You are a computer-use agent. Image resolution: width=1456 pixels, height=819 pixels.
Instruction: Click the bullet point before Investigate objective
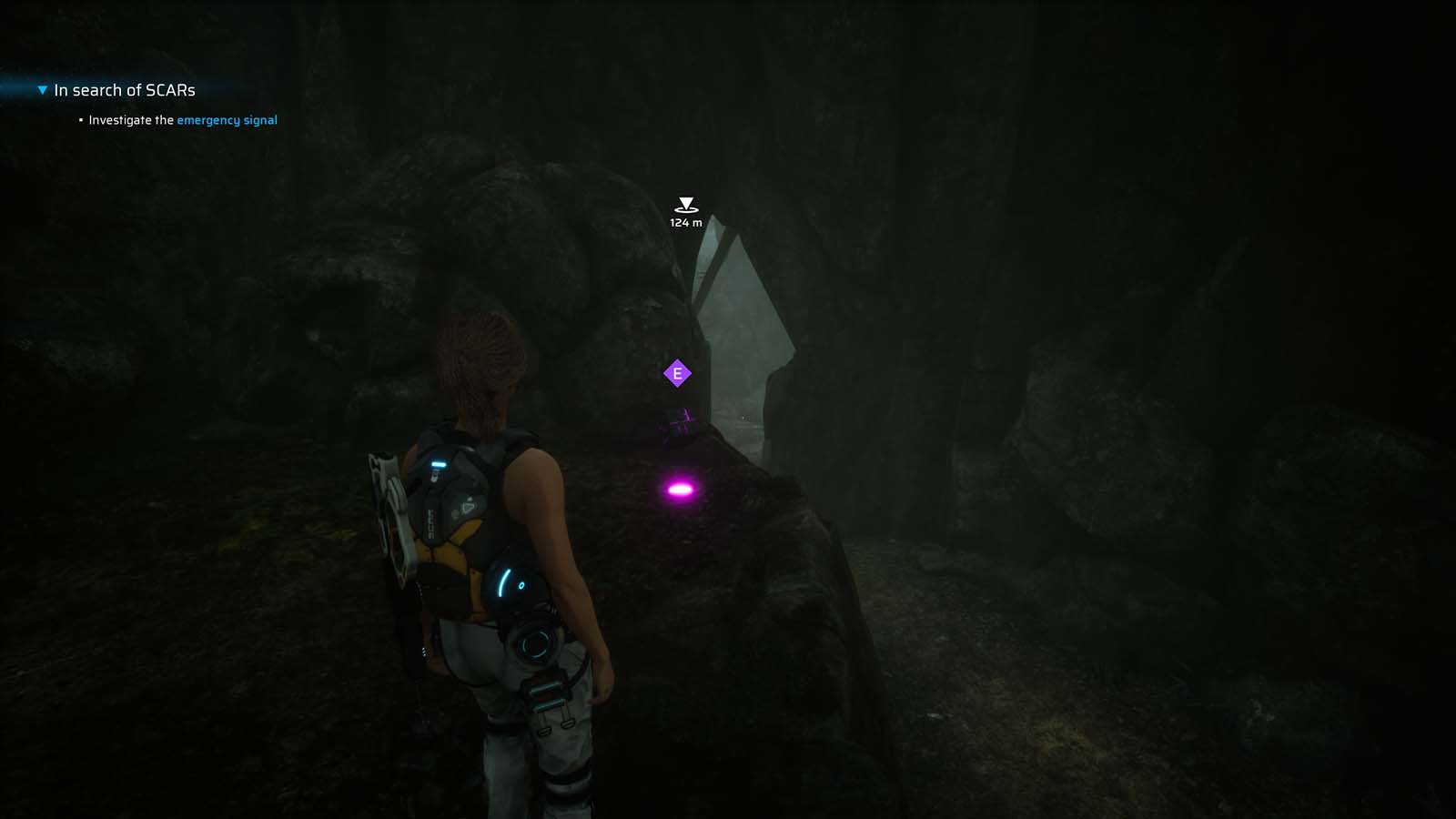click(80, 119)
